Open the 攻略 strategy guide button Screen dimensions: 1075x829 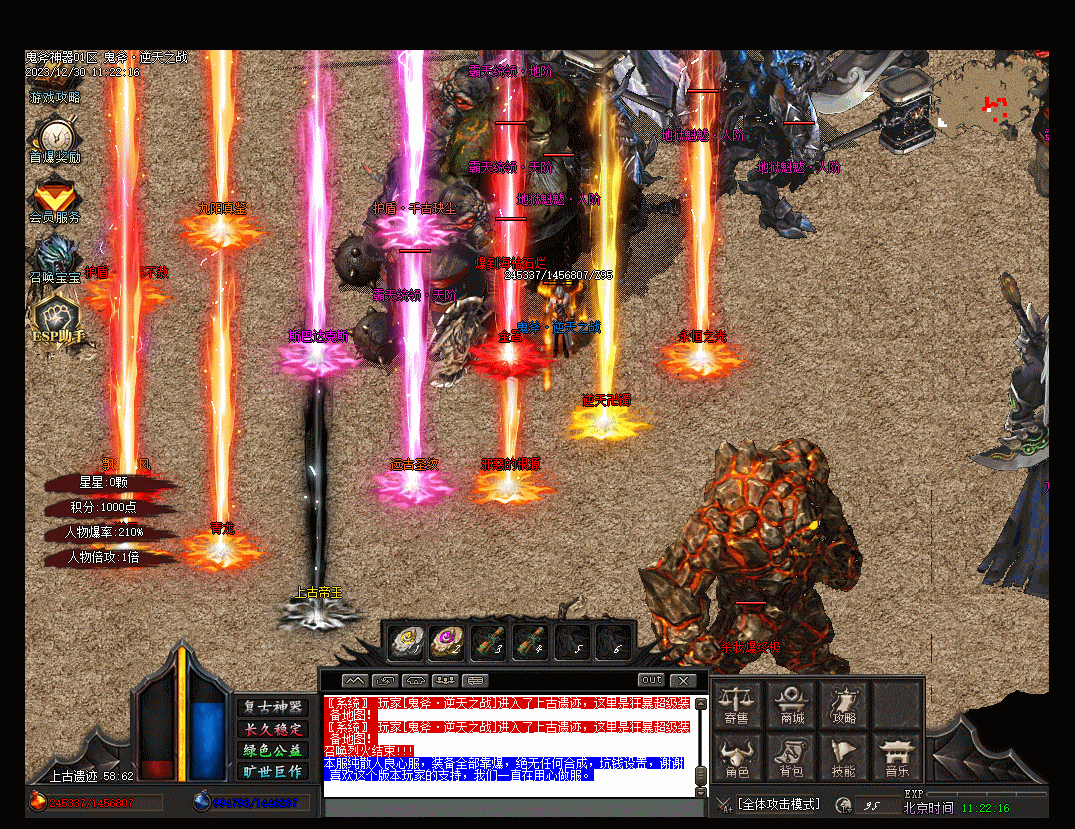tap(844, 704)
